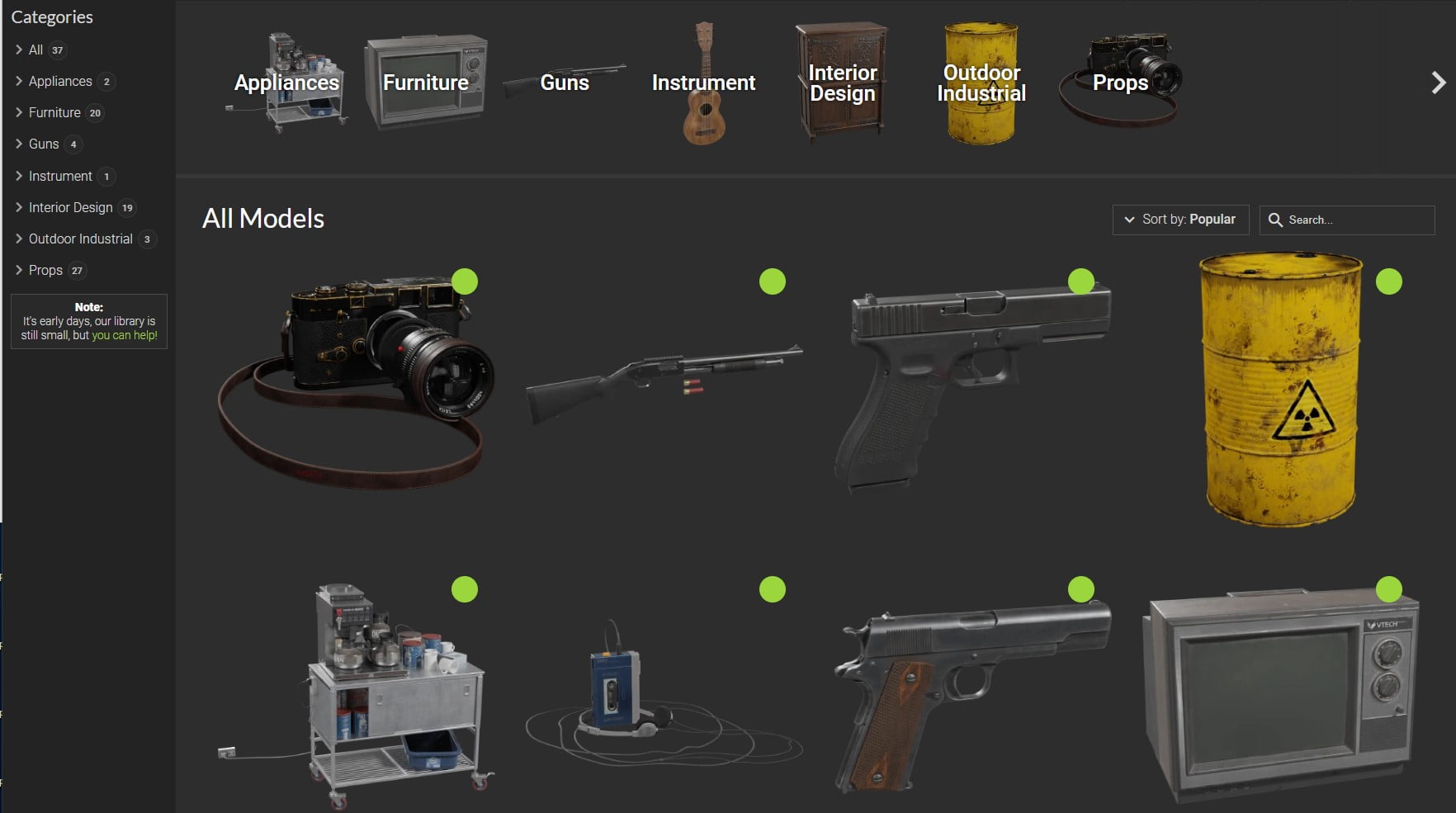This screenshot has width=1456, height=813.
Task: Show next categories with the right arrow
Action: [1438, 83]
